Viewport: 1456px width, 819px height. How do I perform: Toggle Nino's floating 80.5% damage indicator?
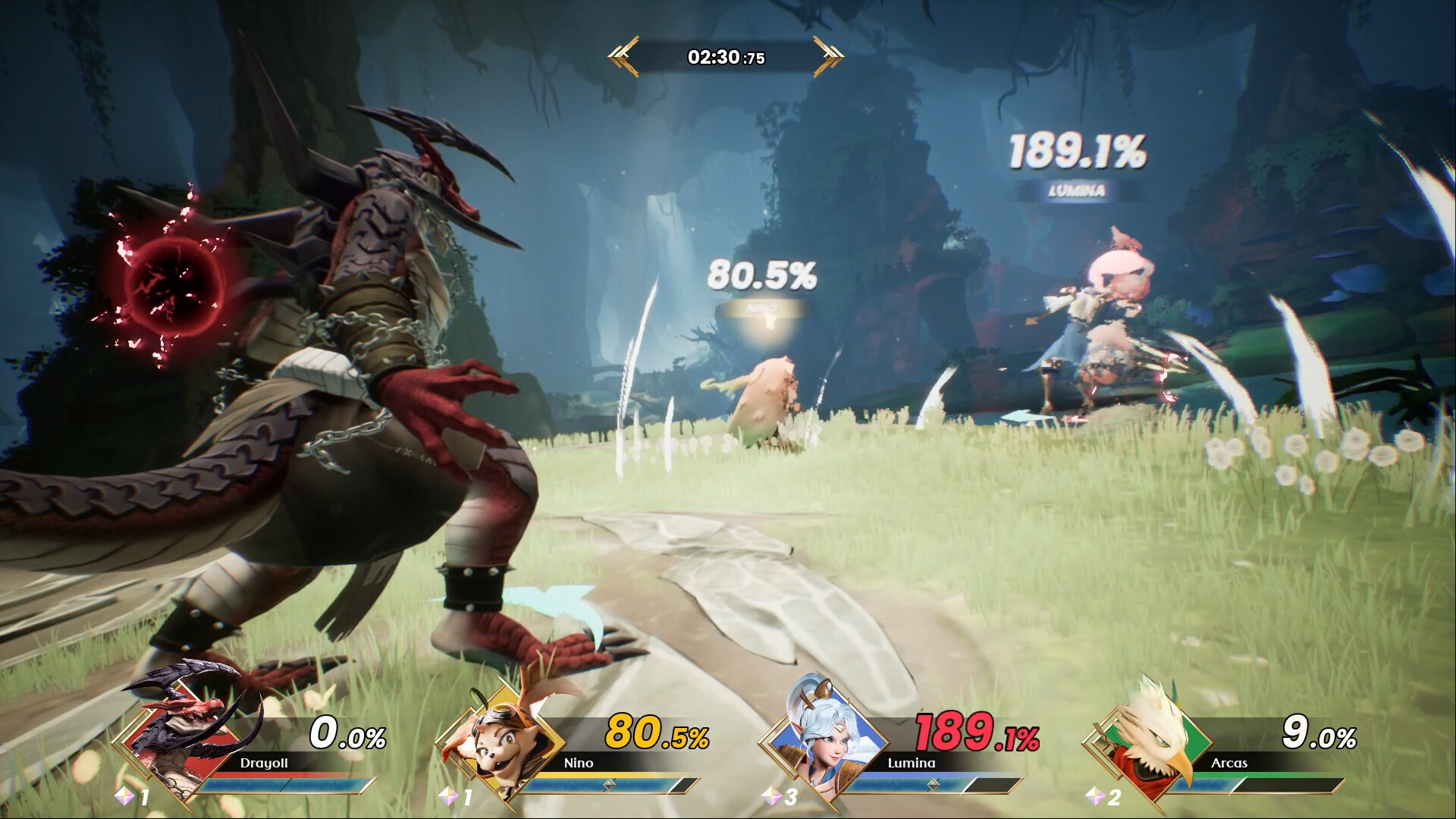[x=761, y=275]
